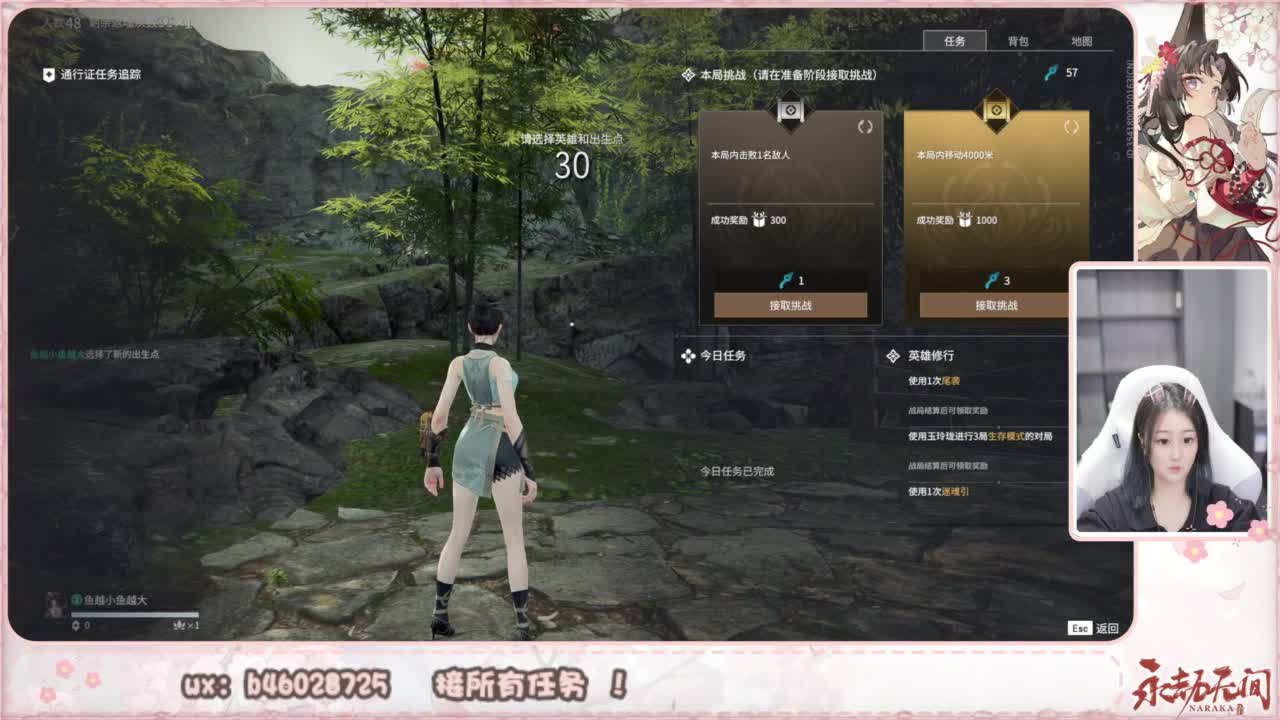The width and height of the screenshot is (1280, 720).
Task: Click the 尾袋 highlighted task link
Action: (950, 381)
